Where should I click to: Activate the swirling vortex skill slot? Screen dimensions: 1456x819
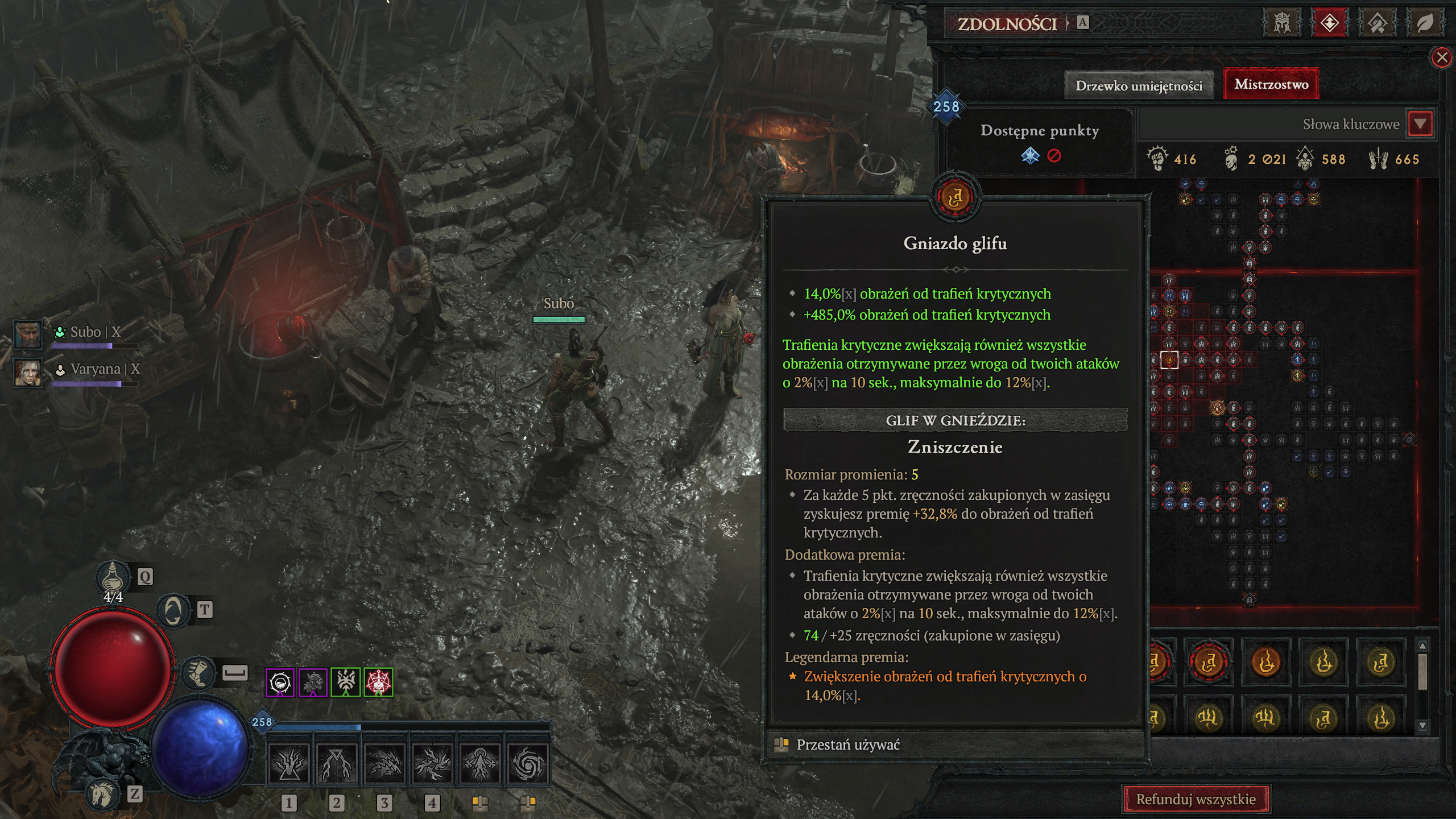[527, 764]
